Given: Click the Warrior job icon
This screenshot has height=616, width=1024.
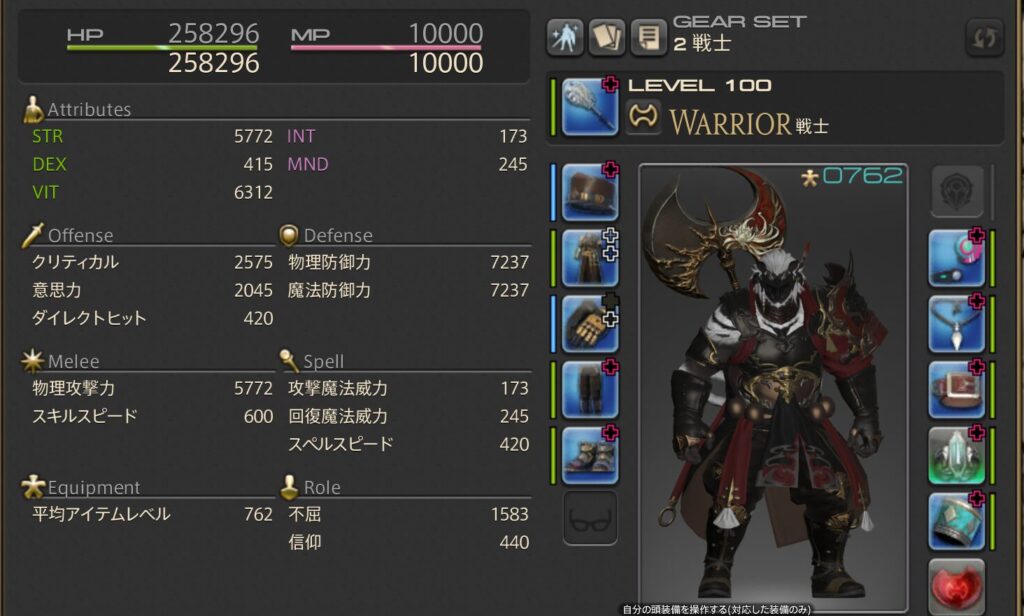Looking at the screenshot, I should pos(644,118).
